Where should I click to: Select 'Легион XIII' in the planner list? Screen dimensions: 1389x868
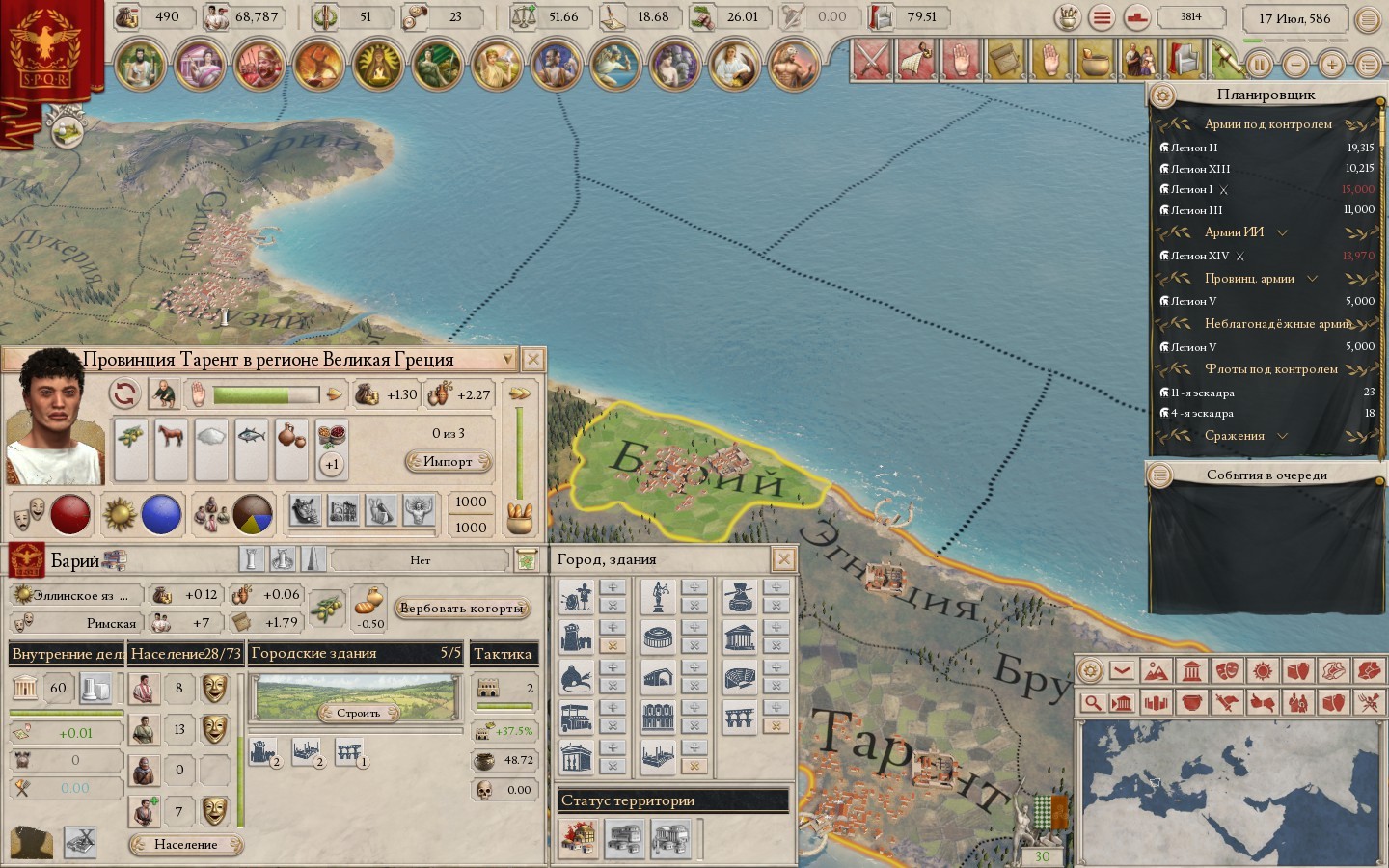[x=1200, y=169]
